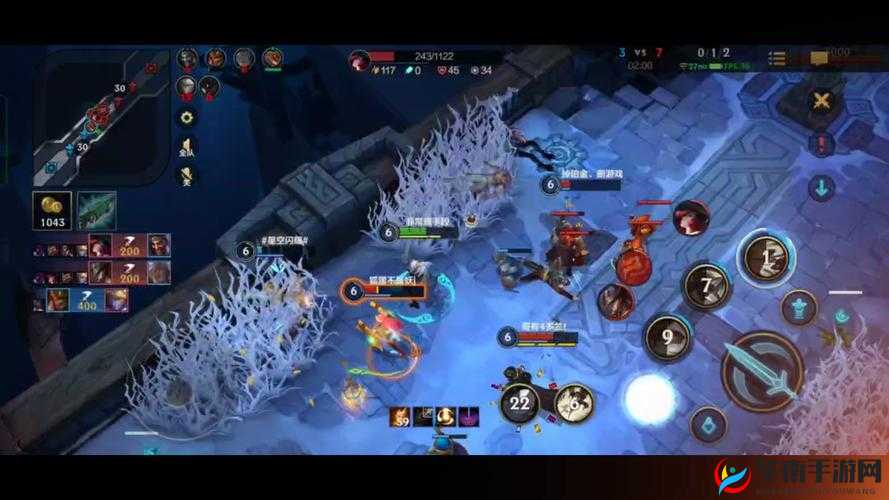
Task: Open the shop via the gold coins button
Action: pos(51,210)
